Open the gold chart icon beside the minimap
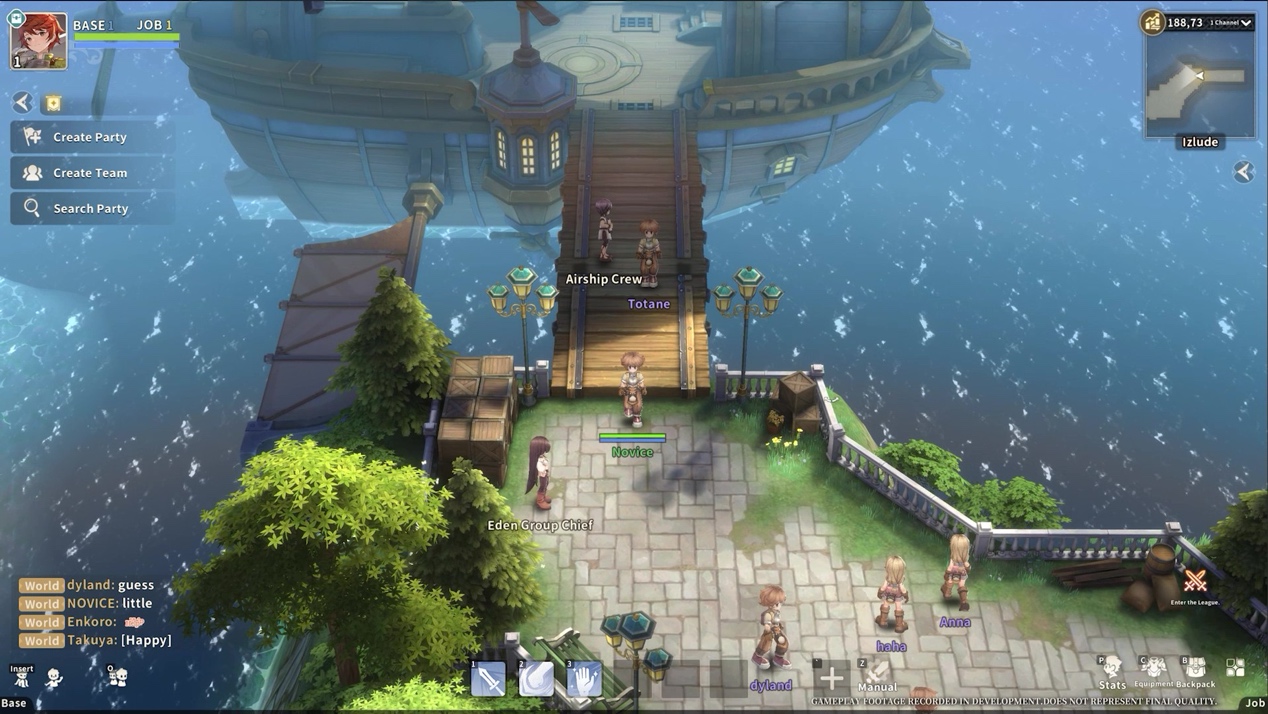The width and height of the screenshot is (1268, 714). click(1153, 22)
